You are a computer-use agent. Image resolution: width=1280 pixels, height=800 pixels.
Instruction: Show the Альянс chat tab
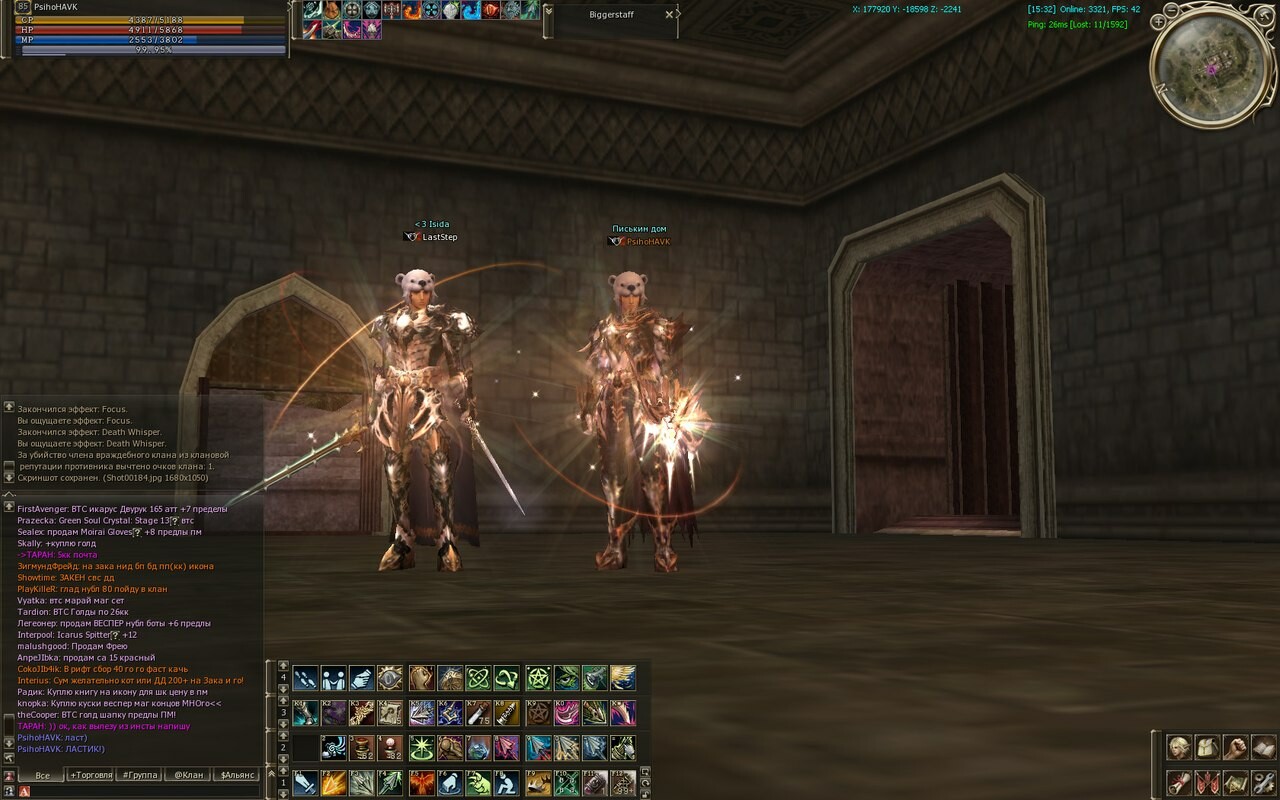[238, 775]
